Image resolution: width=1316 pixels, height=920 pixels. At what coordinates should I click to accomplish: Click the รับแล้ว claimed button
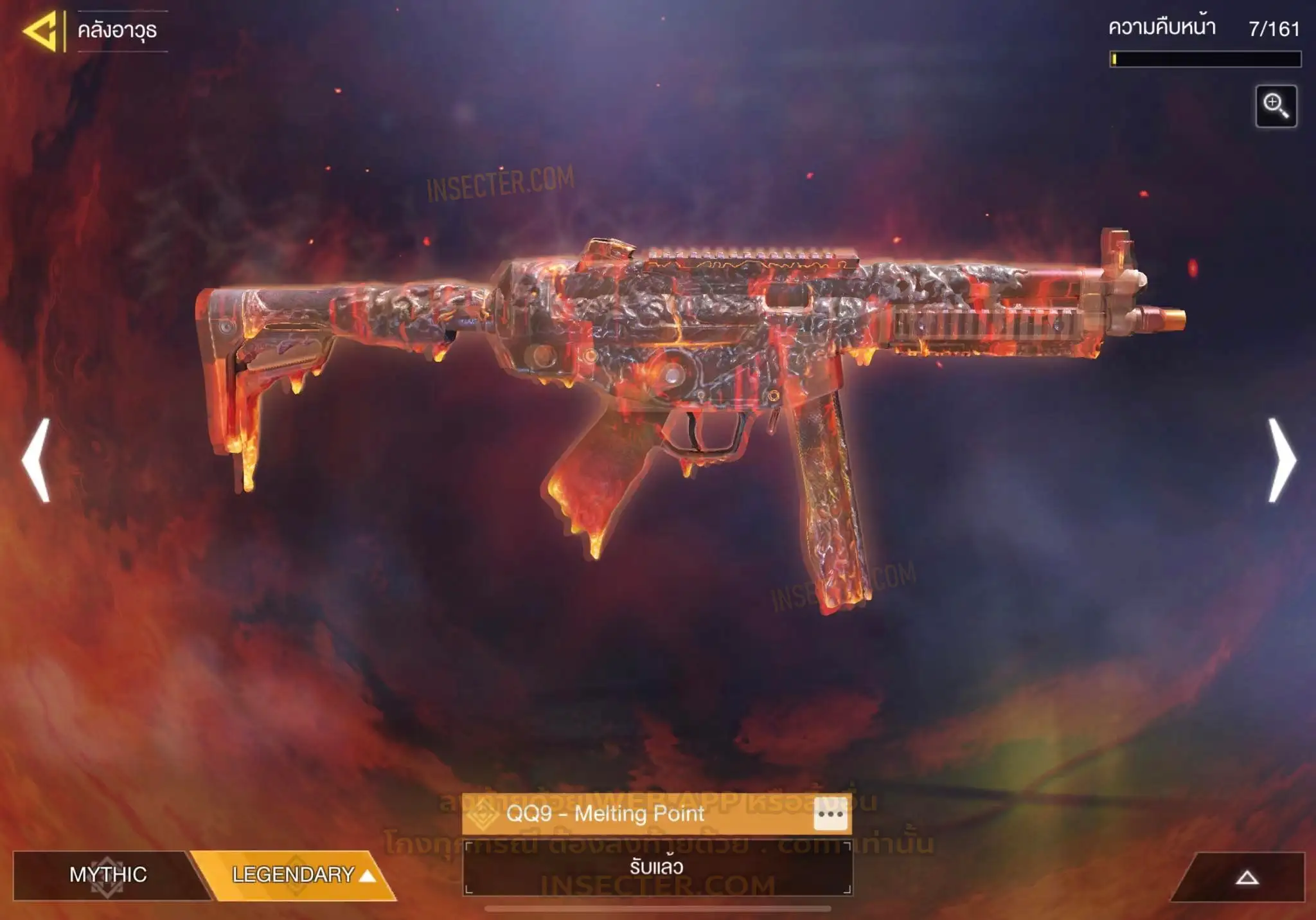[657, 867]
